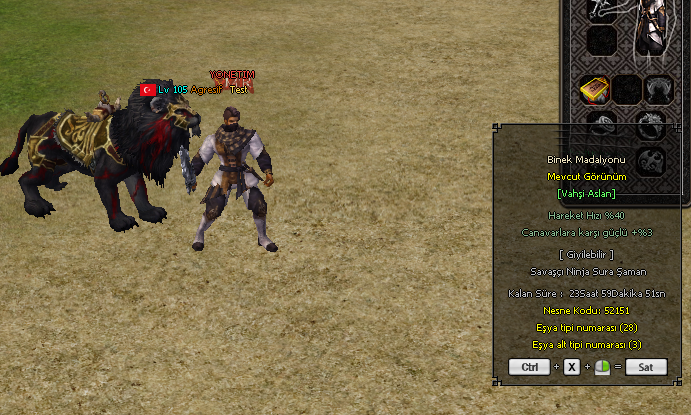Image resolution: width=691 pixels, height=415 pixels.
Task: Select the horned mask equipment slot
Action: pyautogui.click(x=657, y=91)
